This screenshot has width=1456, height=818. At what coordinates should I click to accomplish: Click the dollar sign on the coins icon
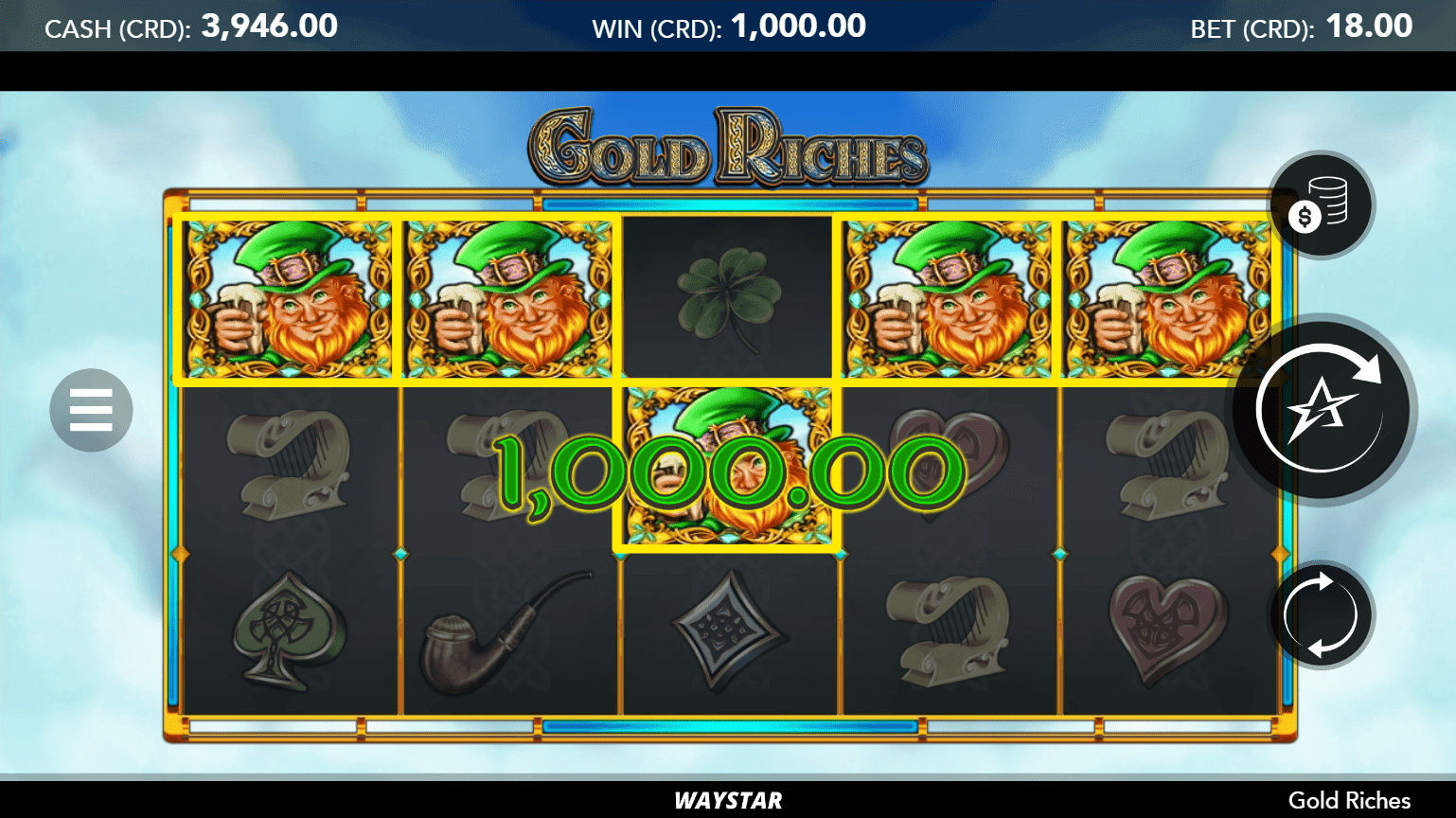pos(1305,214)
